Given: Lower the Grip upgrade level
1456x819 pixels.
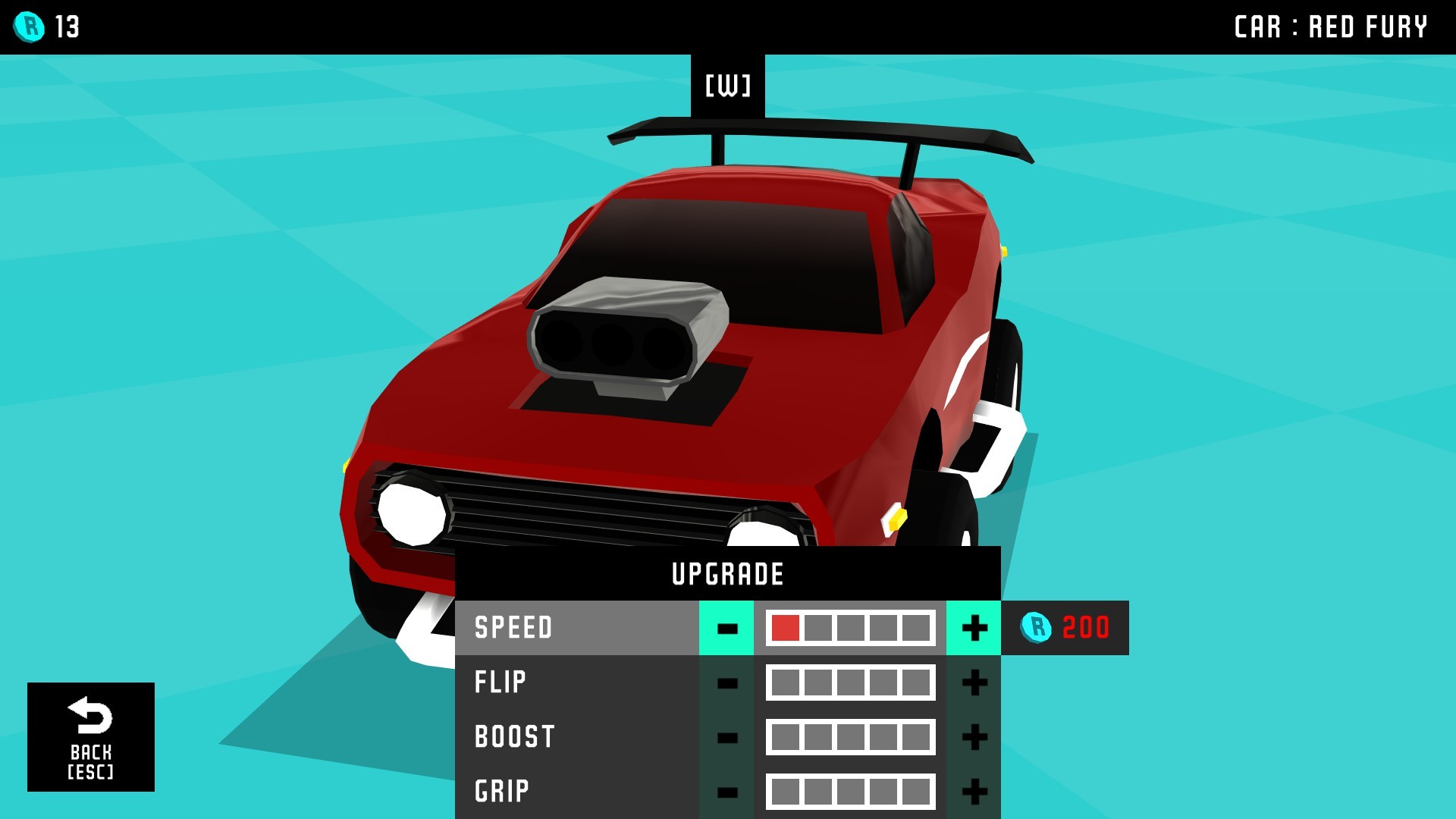Looking at the screenshot, I should 726,792.
